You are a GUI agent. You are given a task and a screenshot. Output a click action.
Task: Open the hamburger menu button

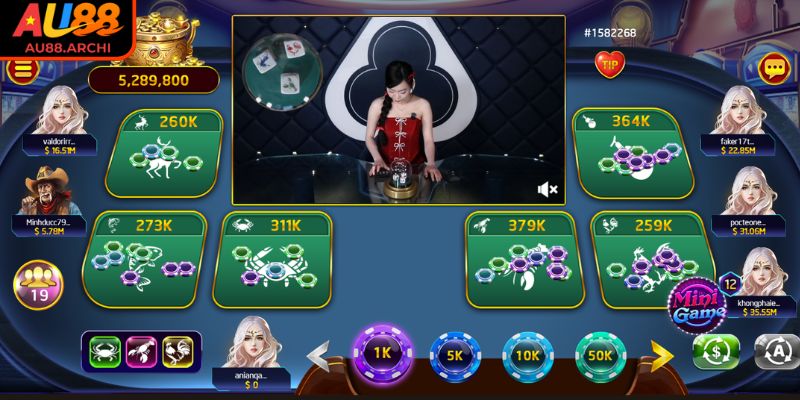coord(20,70)
